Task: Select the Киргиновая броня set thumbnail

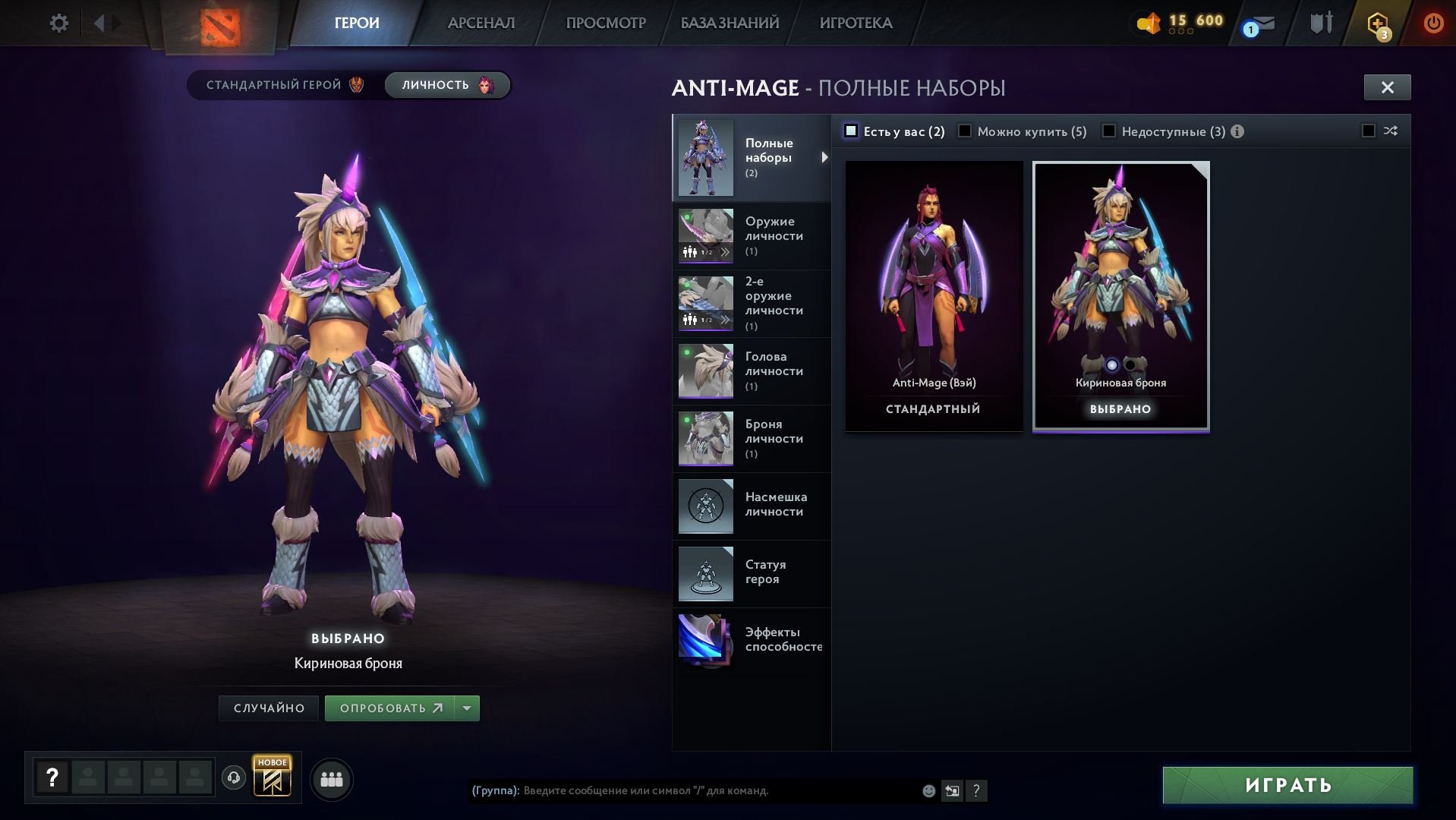Action: coord(1120,289)
